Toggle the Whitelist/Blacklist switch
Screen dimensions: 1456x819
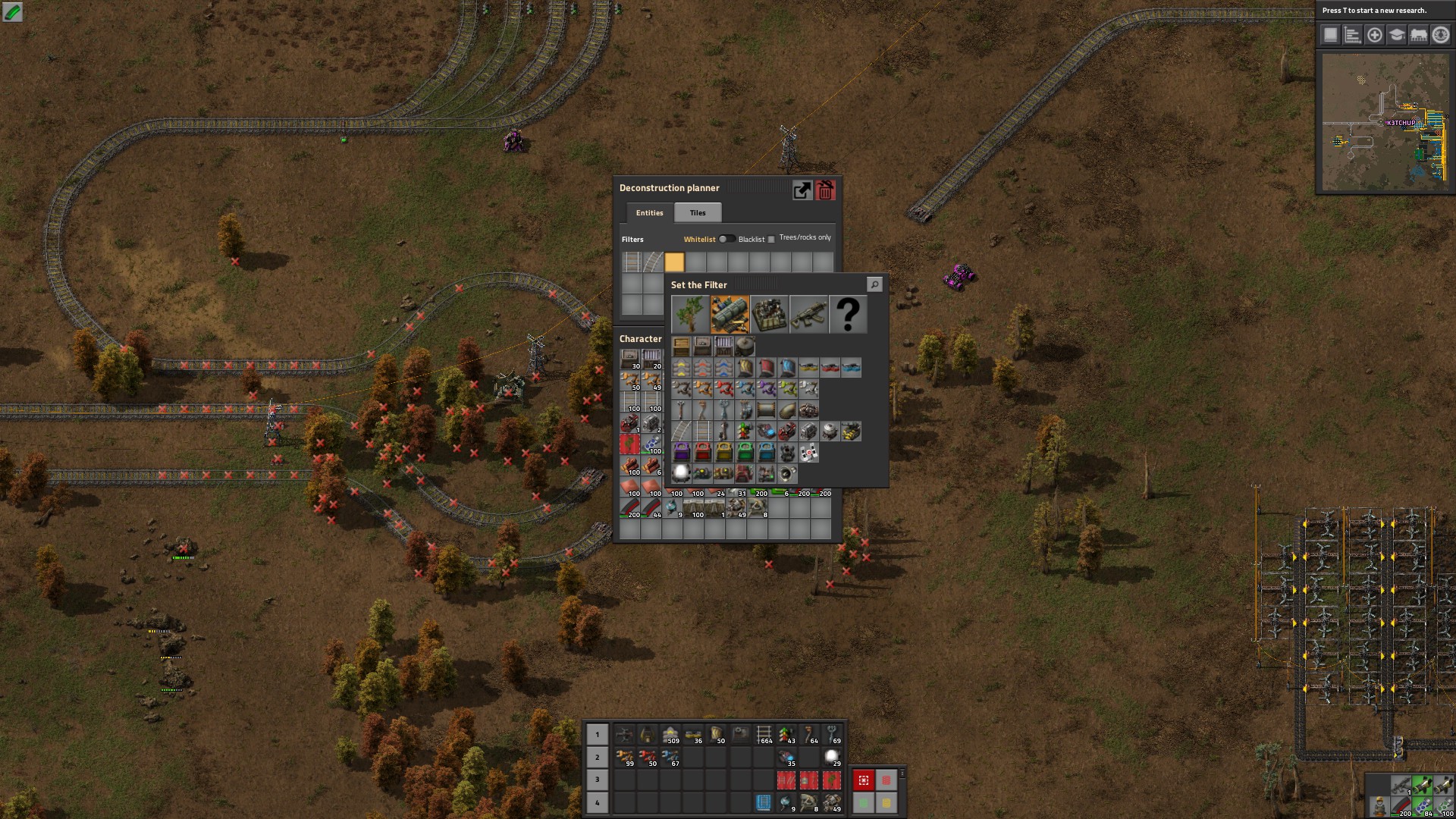[726, 239]
